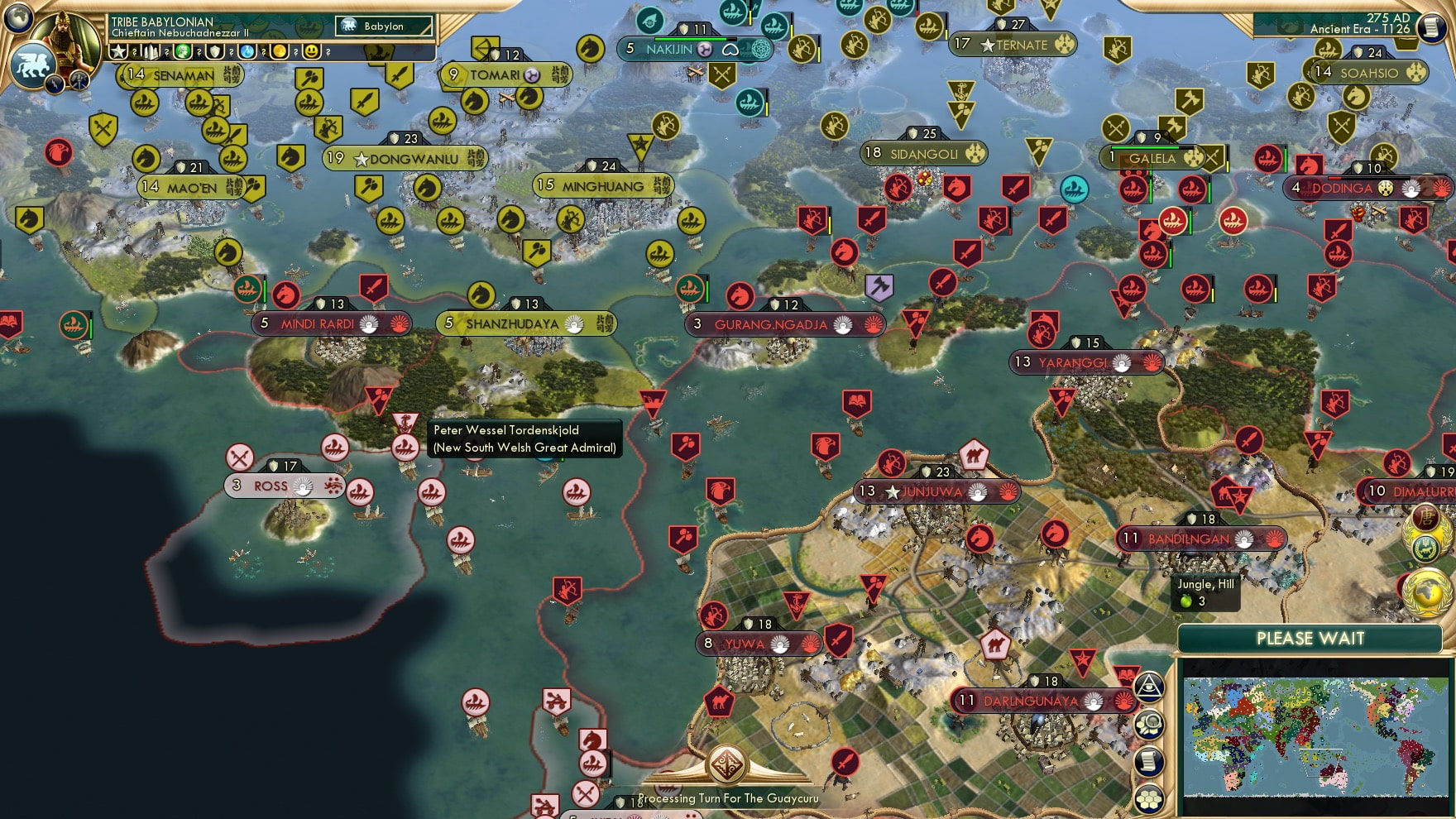
Task: Click the Tang seal emblem on right edge
Action: [x=1425, y=516]
